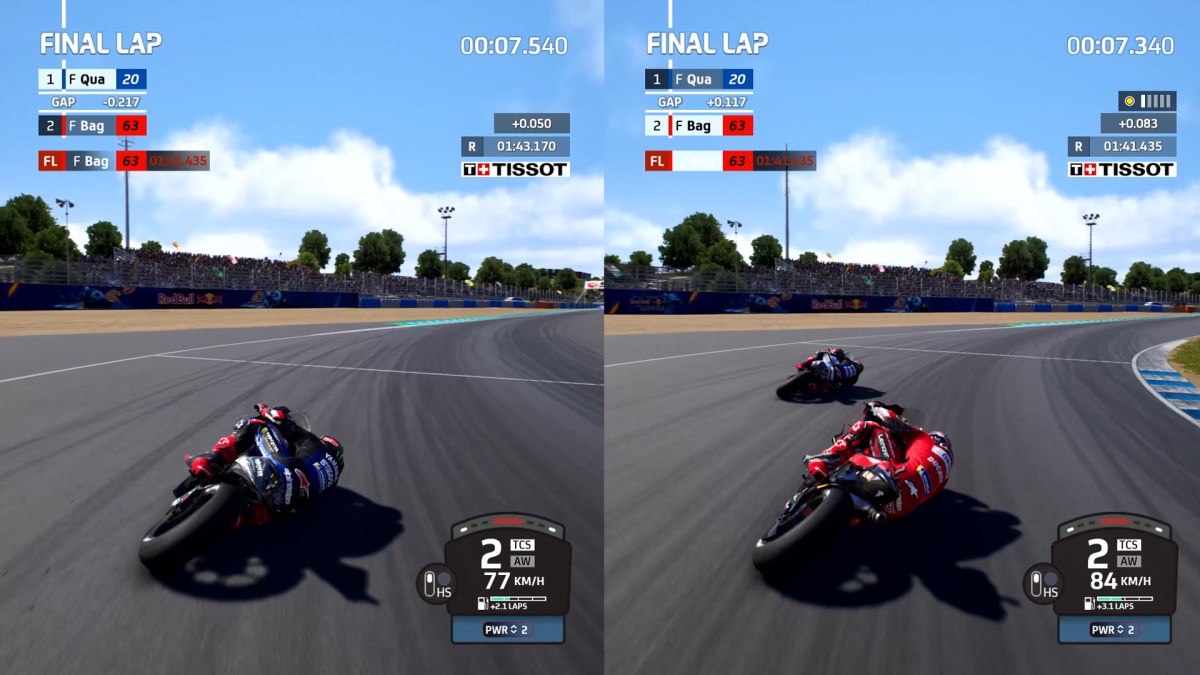Select the tyre status icon above +0.083
The height and width of the screenshot is (675, 1200).
coord(1147,101)
